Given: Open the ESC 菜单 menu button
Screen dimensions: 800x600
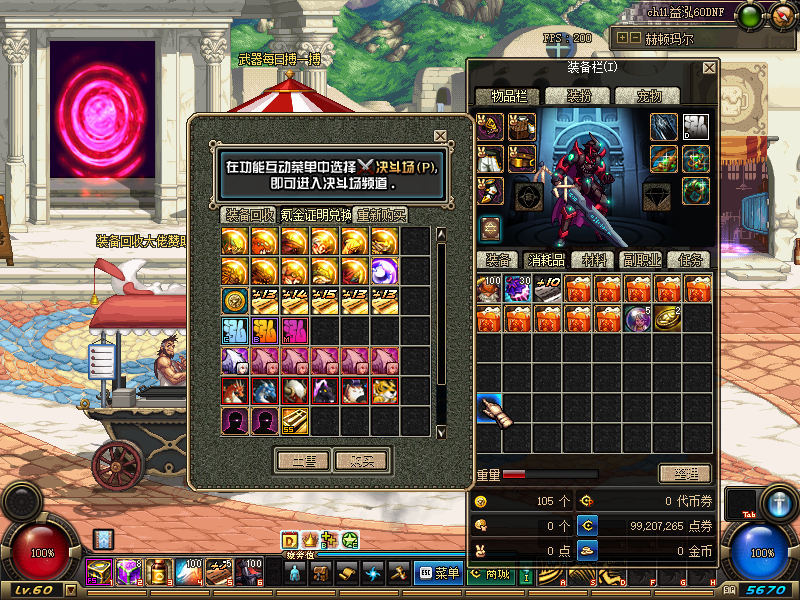Looking at the screenshot, I should pyautogui.click(x=438, y=573).
